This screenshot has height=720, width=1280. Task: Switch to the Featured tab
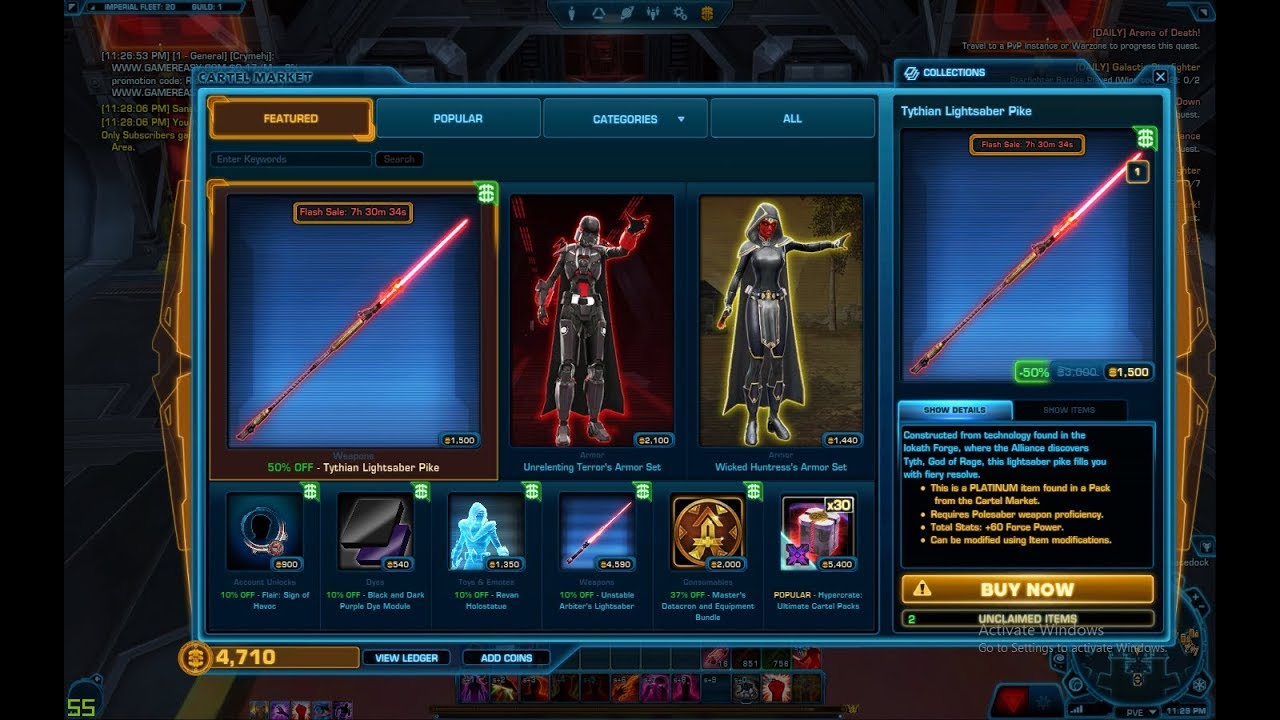coord(291,119)
